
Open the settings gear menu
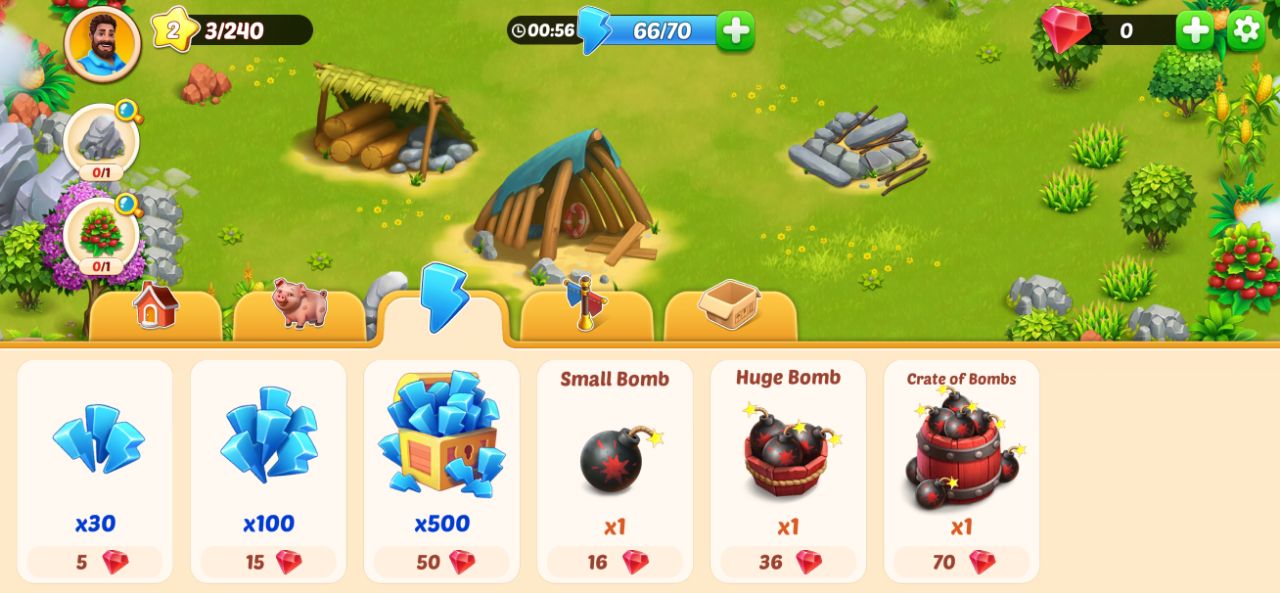click(1245, 31)
